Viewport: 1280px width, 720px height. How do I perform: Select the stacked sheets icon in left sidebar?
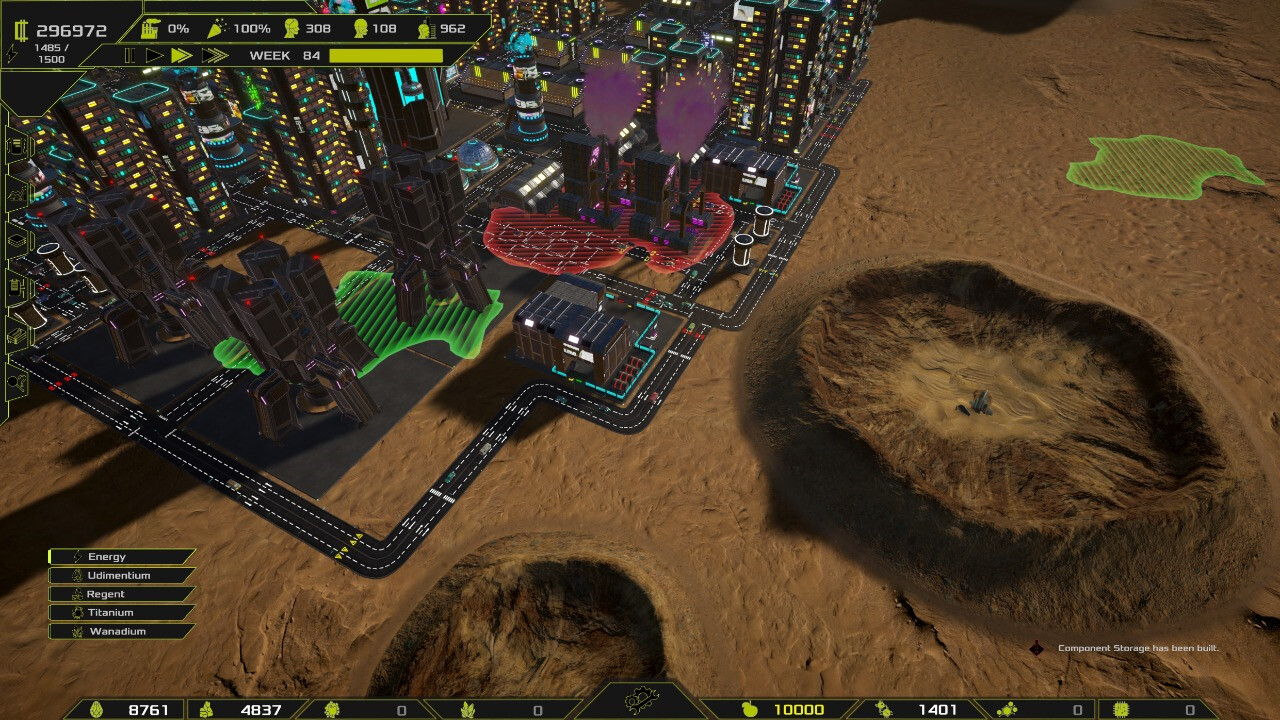click(15, 237)
